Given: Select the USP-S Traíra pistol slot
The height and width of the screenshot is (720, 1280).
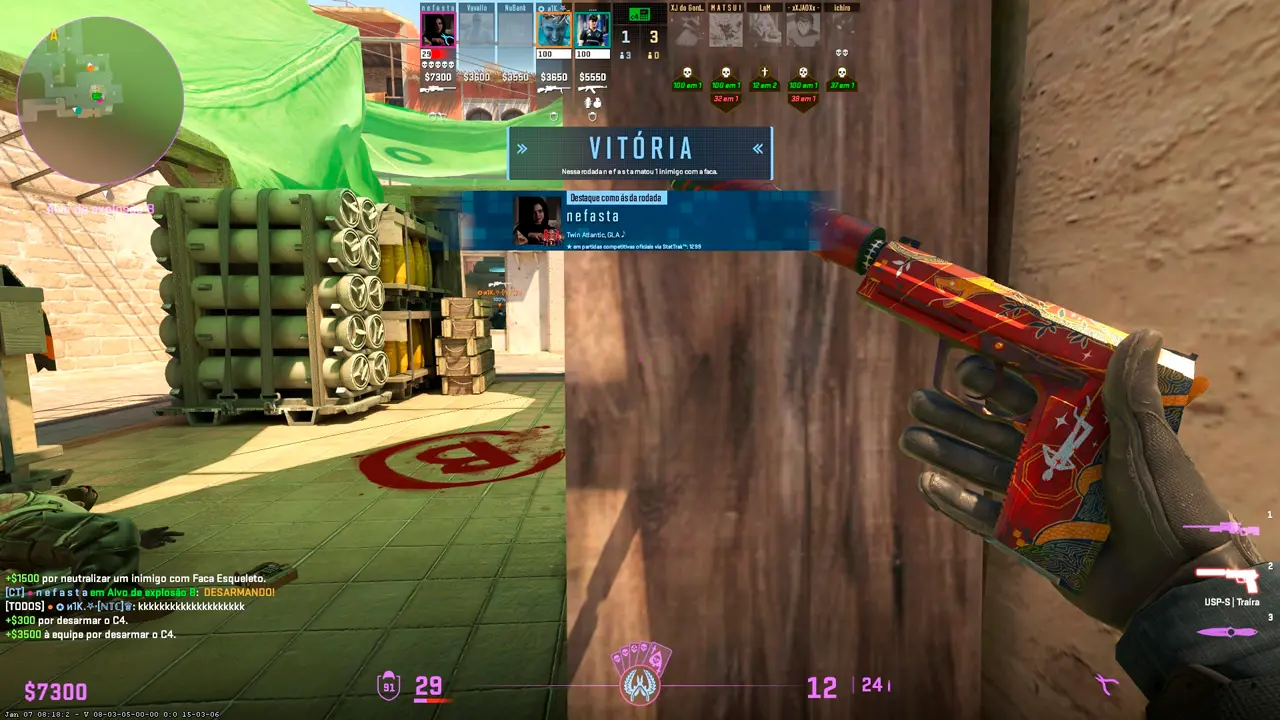Looking at the screenshot, I should coord(1228,579).
